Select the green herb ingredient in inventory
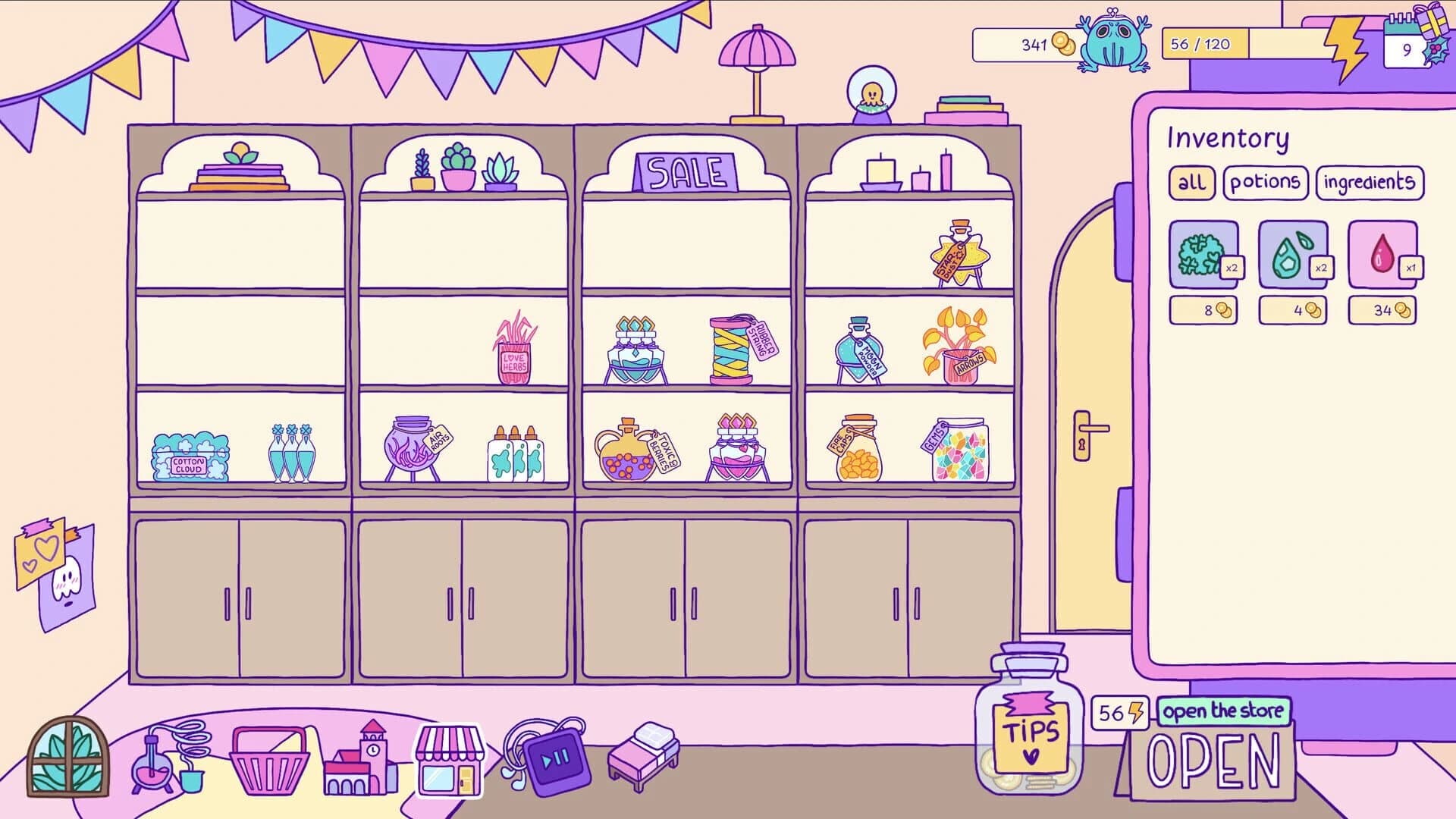 [1203, 256]
